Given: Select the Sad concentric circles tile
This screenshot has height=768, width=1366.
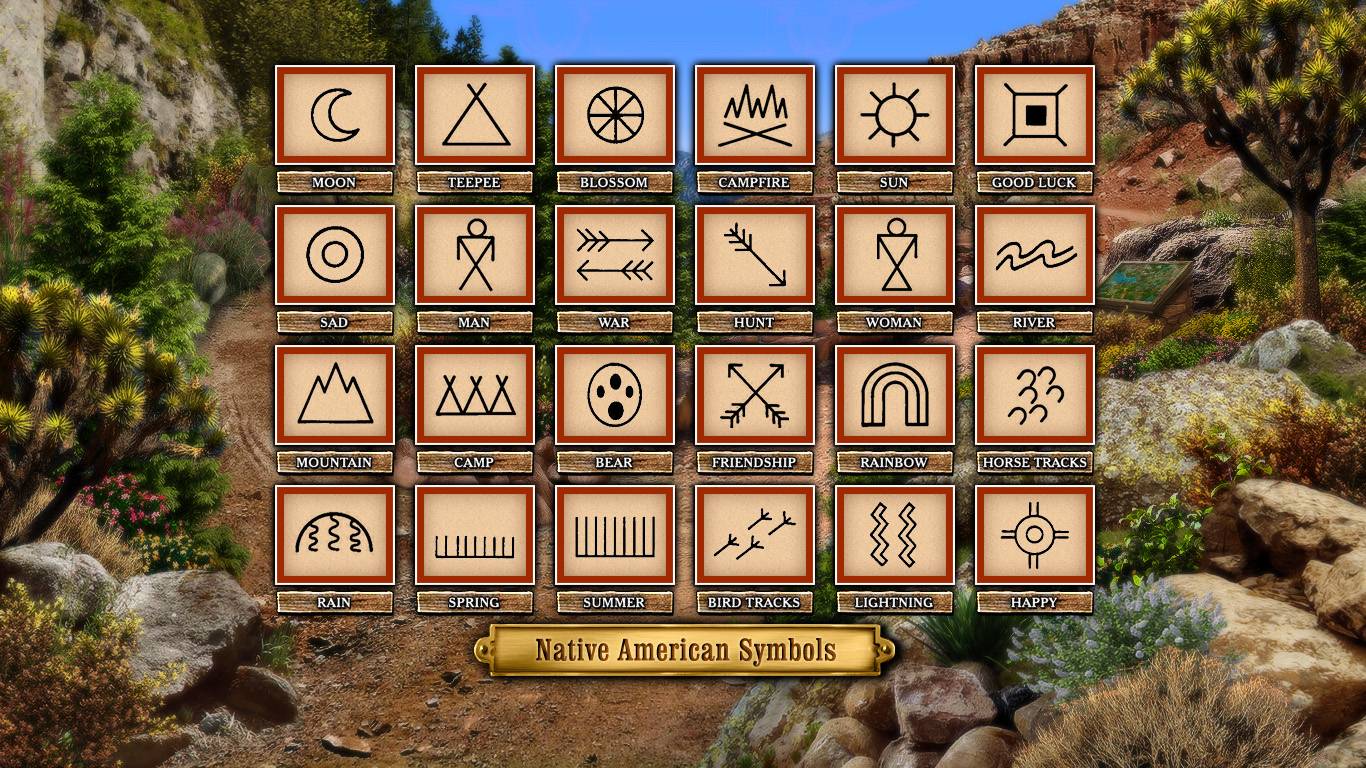Looking at the screenshot, I should (x=335, y=255).
